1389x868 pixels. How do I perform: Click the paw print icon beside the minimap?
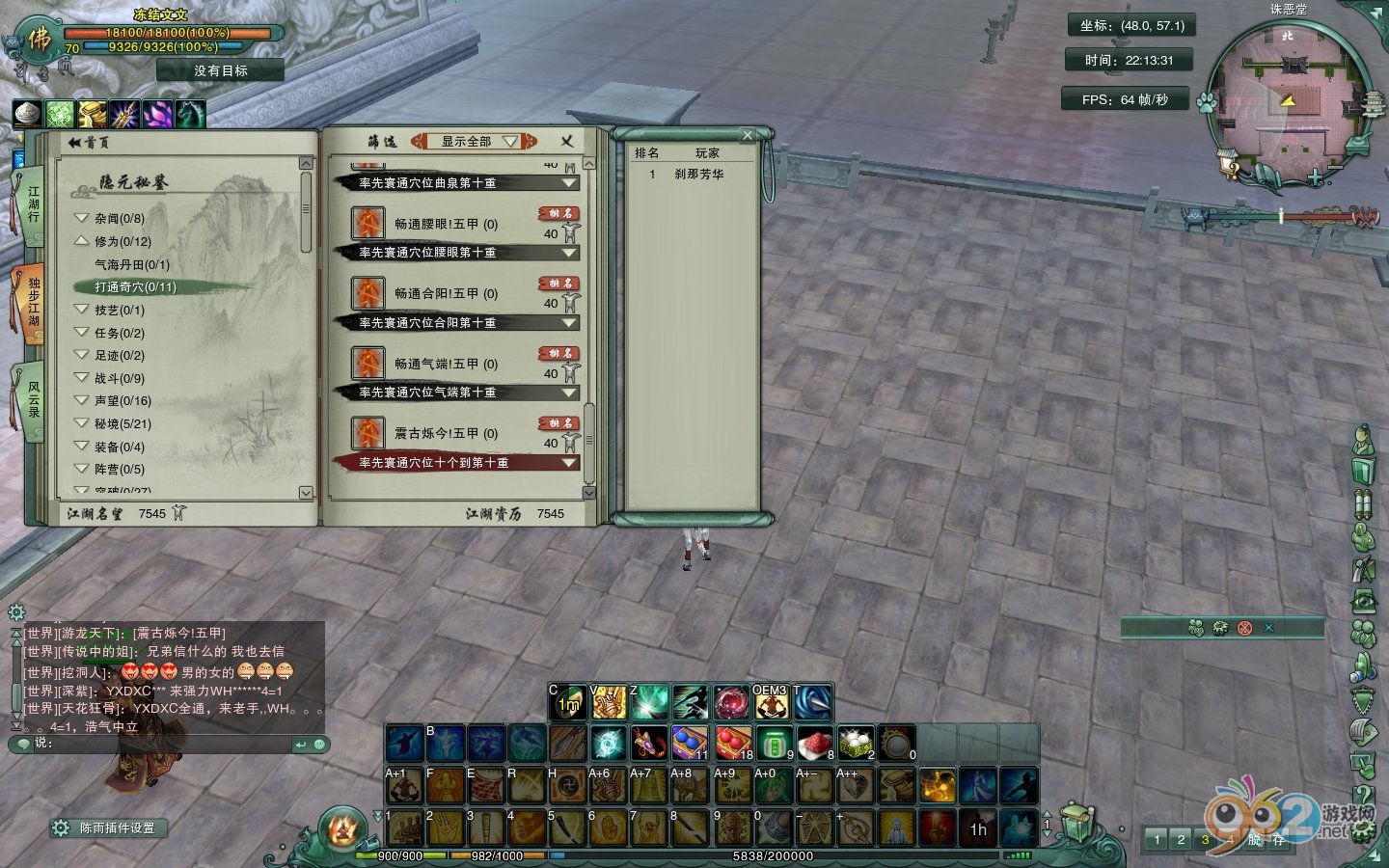point(1206,103)
